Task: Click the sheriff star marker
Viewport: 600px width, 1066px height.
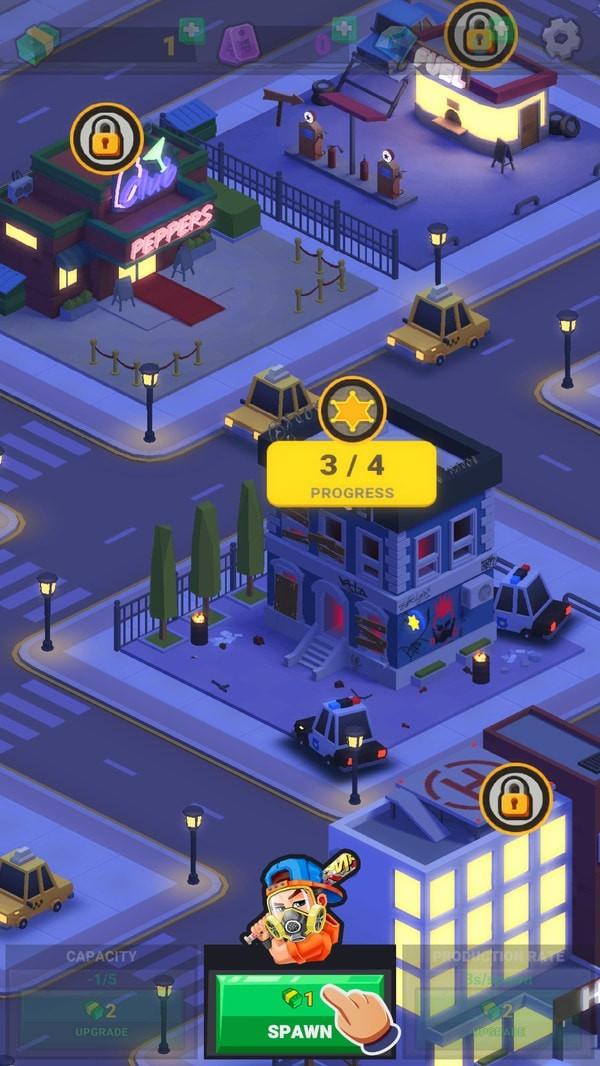Action: point(352,411)
